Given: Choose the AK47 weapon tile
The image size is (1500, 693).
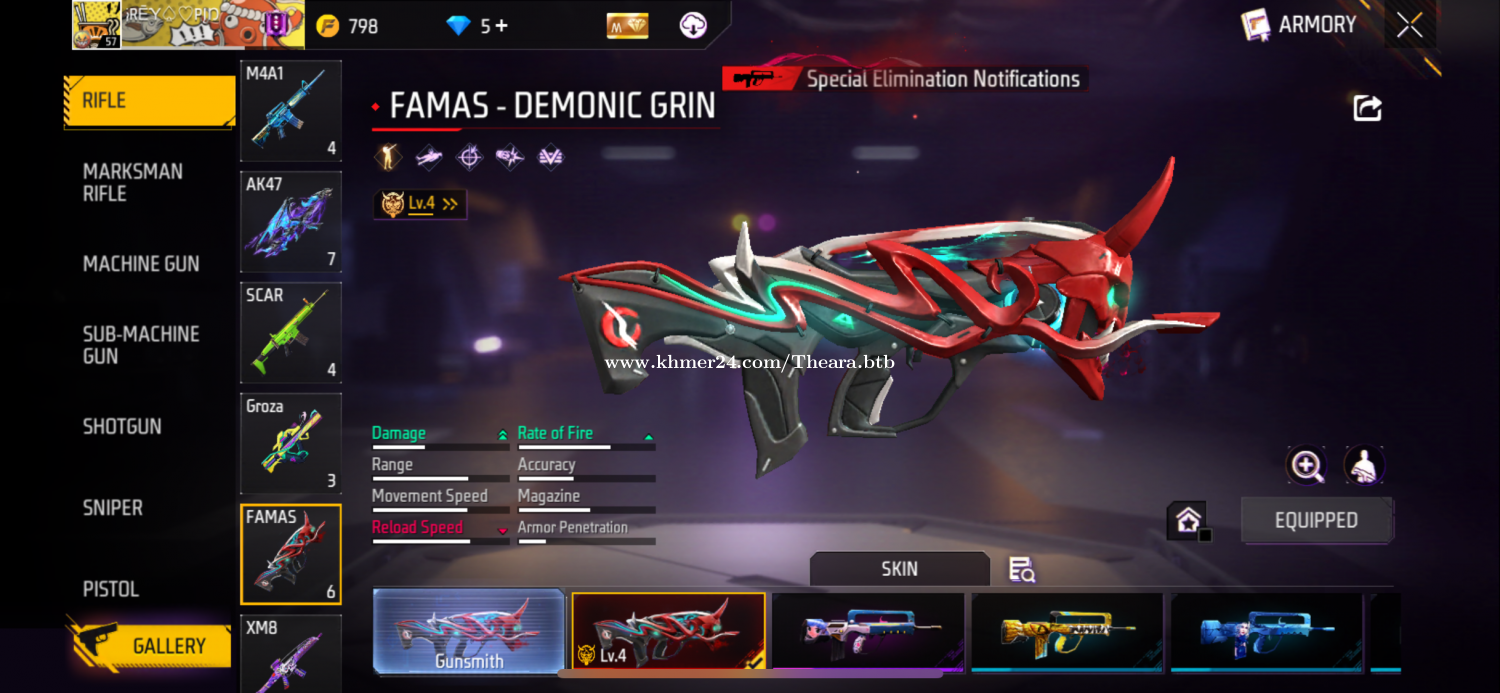Looking at the screenshot, I should click(x=291, y=222).
